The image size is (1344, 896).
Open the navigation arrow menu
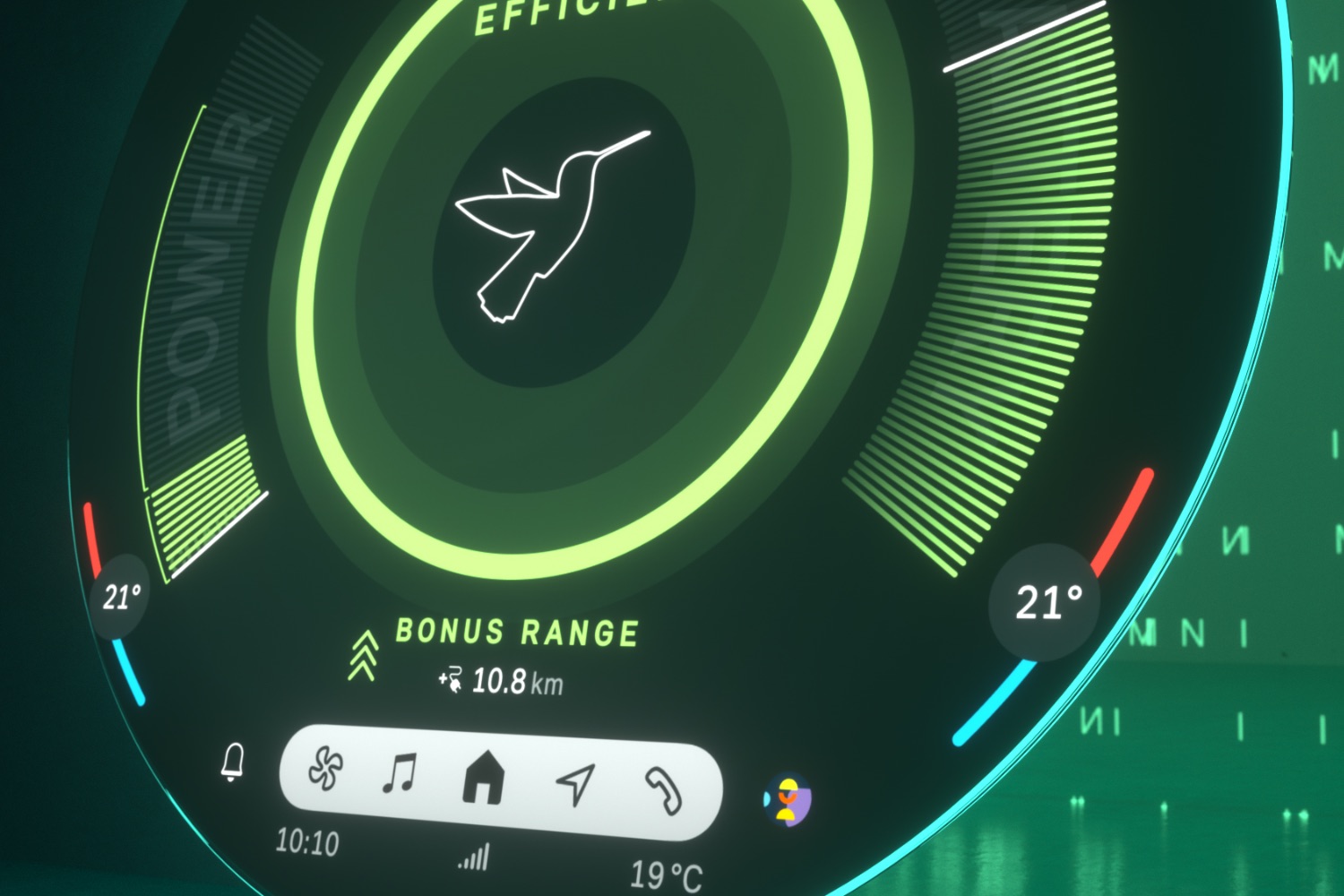[x=575, y=783]
